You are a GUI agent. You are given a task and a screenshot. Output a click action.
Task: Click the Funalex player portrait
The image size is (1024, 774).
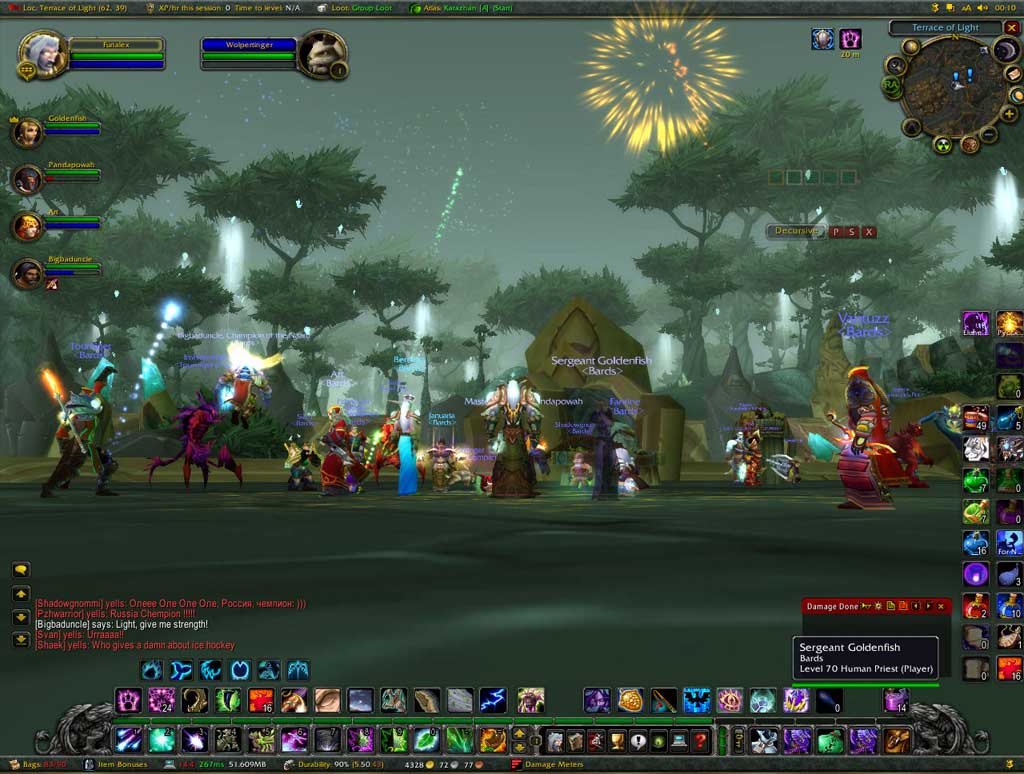(43, 55)
